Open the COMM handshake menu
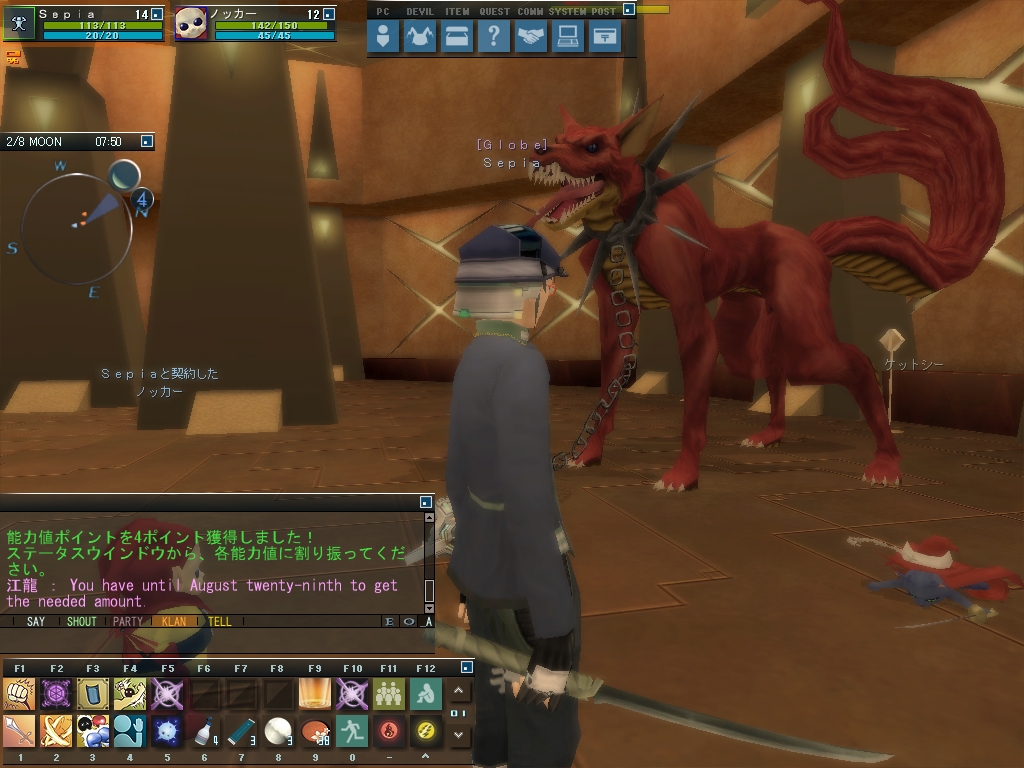 click(531, 37)
